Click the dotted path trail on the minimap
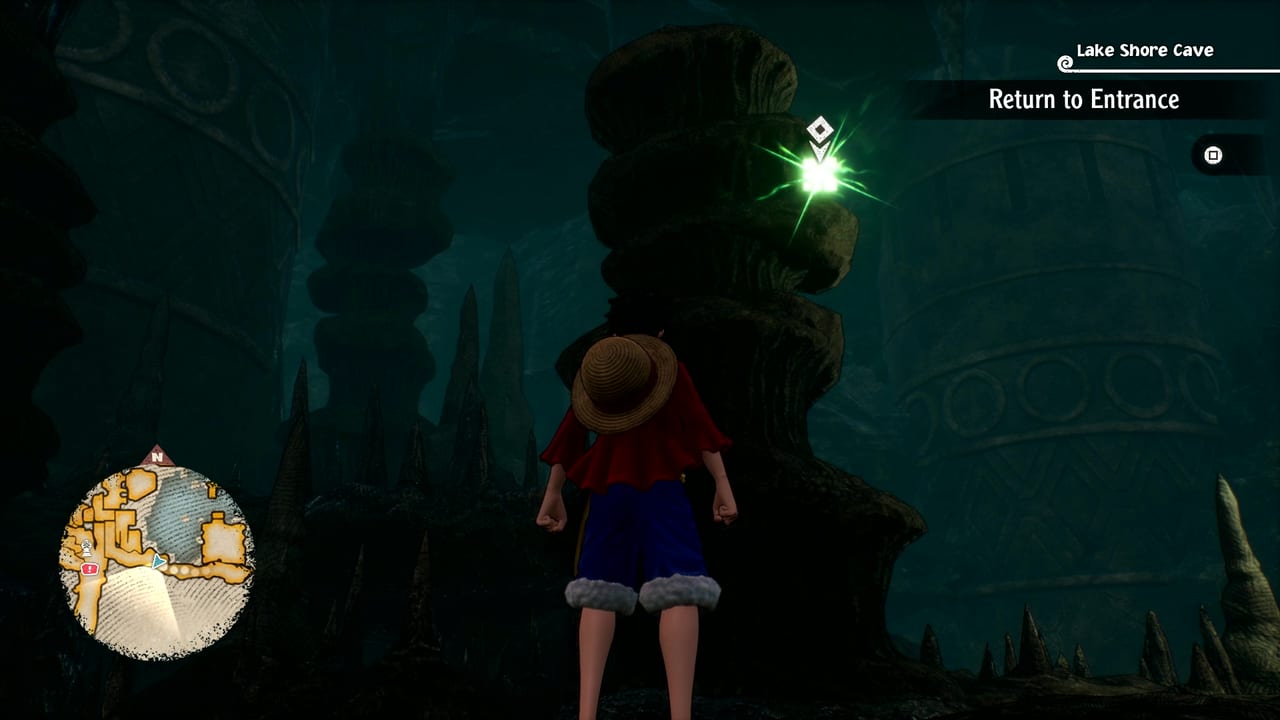 click(x=185, y=569)
